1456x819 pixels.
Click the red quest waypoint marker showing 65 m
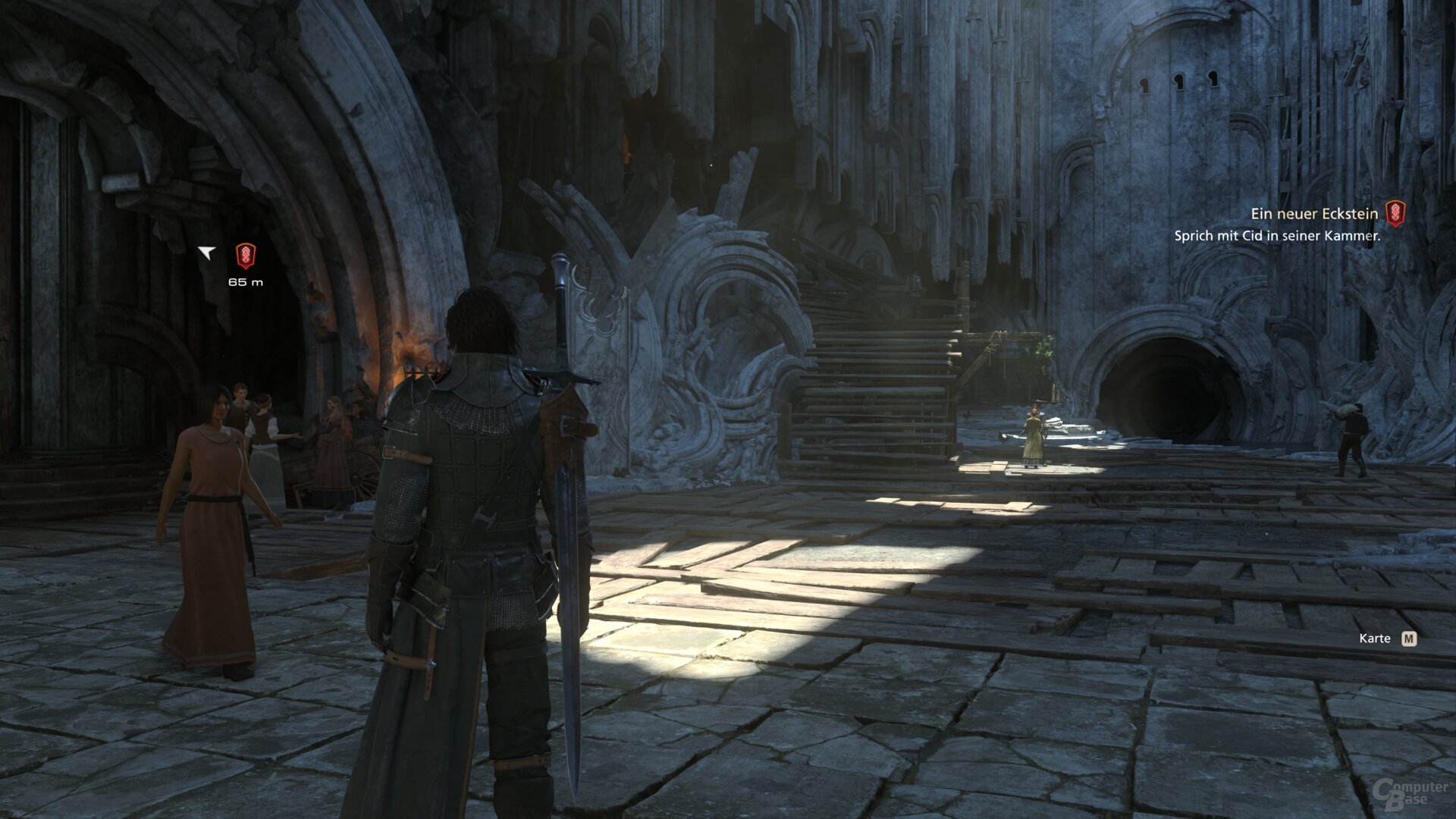245,256
